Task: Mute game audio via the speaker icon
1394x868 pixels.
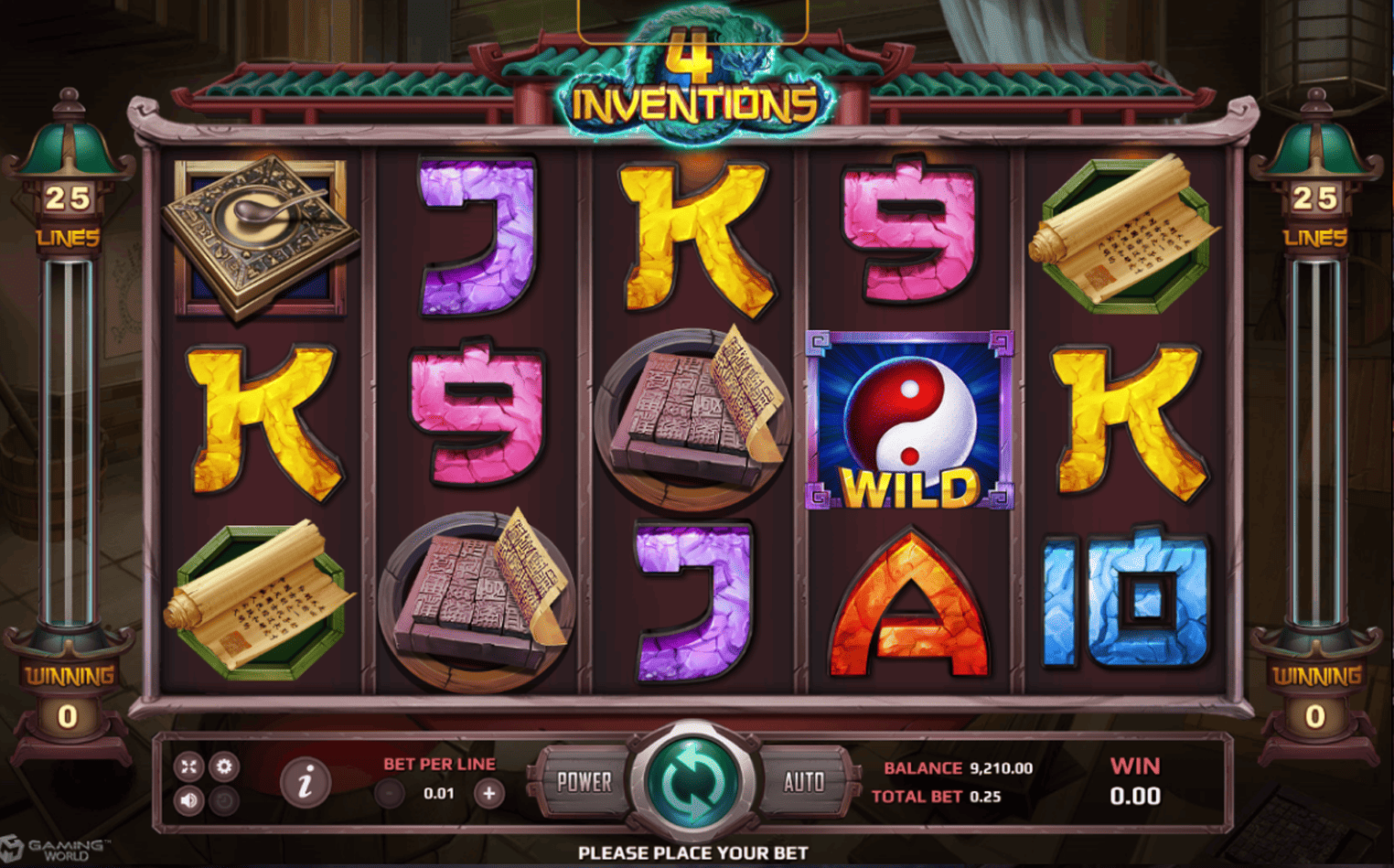Action: (x=188, y=799)
